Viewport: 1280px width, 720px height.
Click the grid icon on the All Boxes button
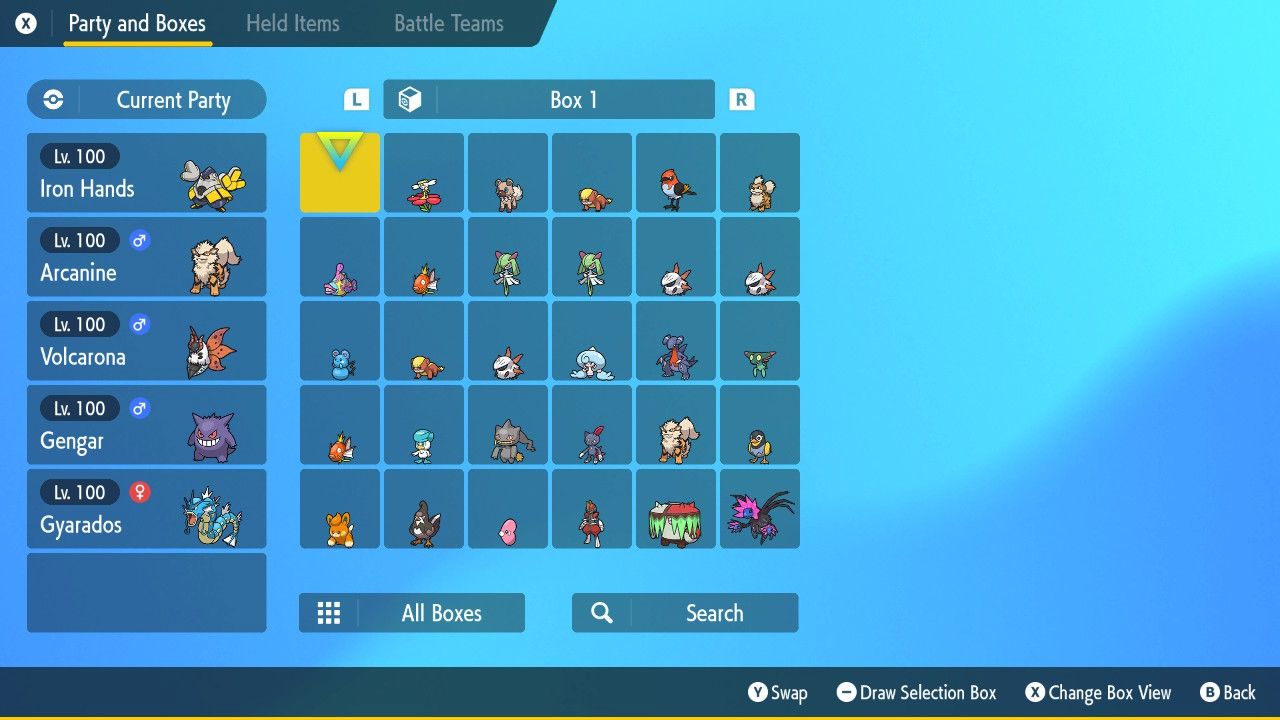tap(329, 612)
